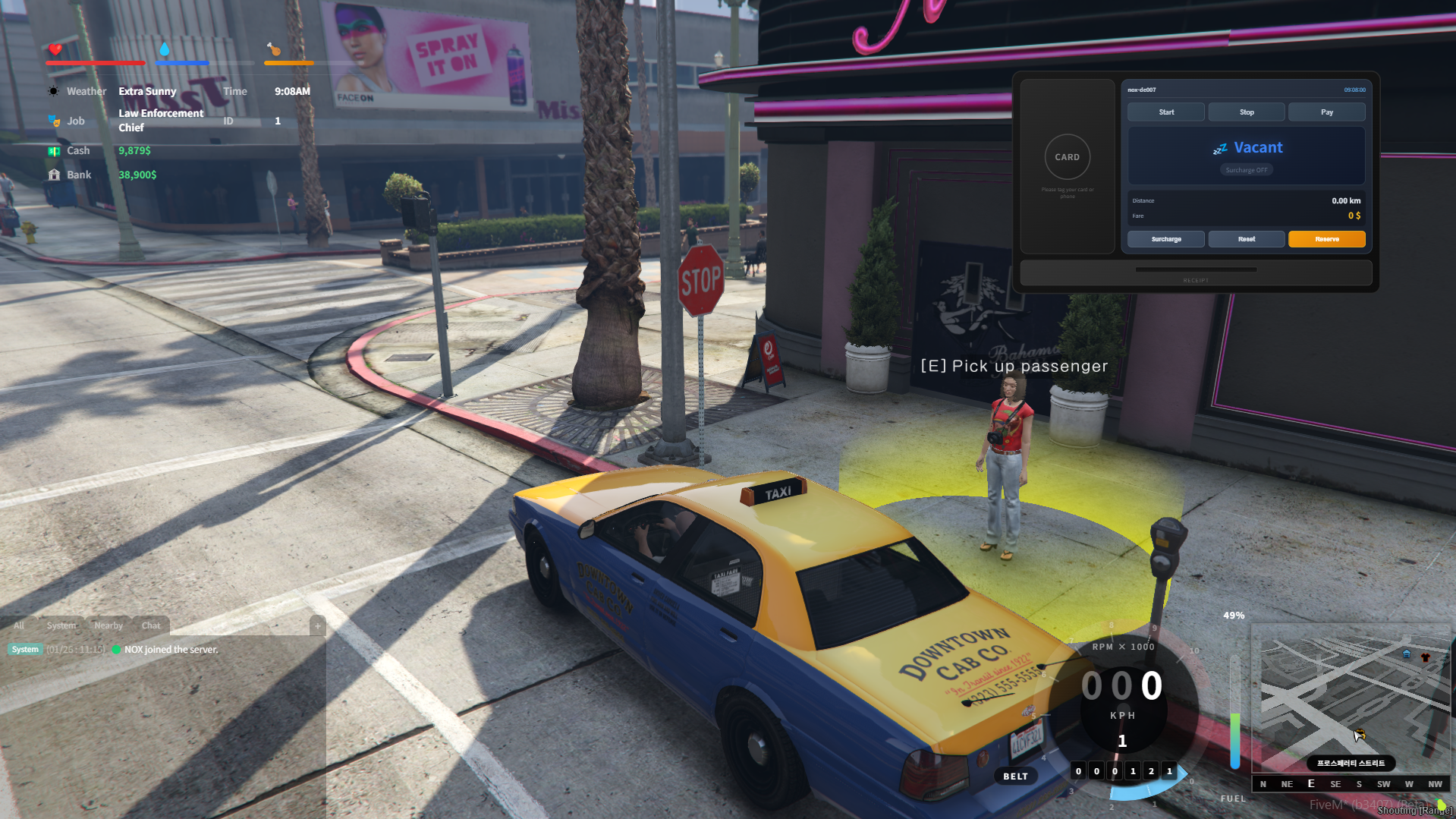Add a new chat tab with plus button

tap(318, 625)
